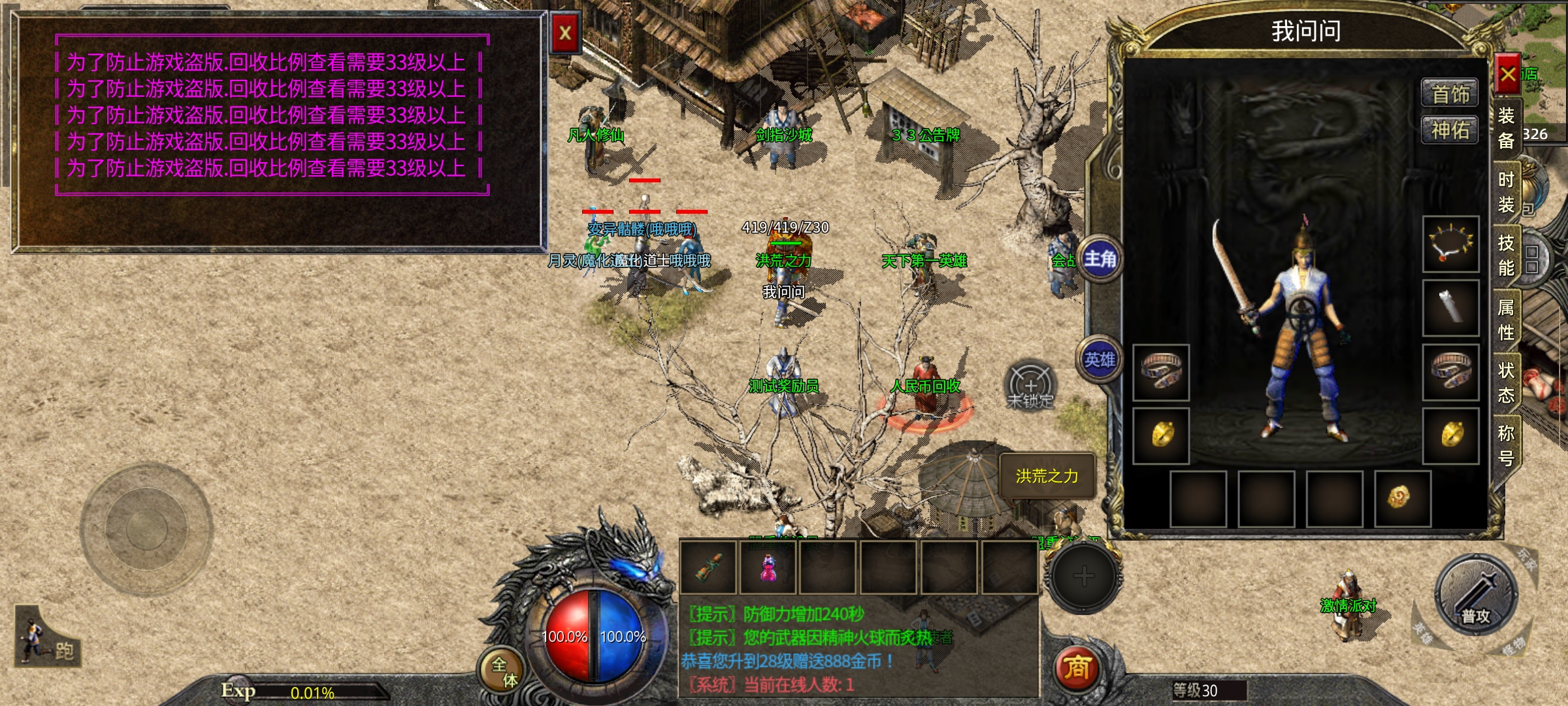Close the purple notice panel
The image size is (1568, 706).
click(x=565, y=33)
